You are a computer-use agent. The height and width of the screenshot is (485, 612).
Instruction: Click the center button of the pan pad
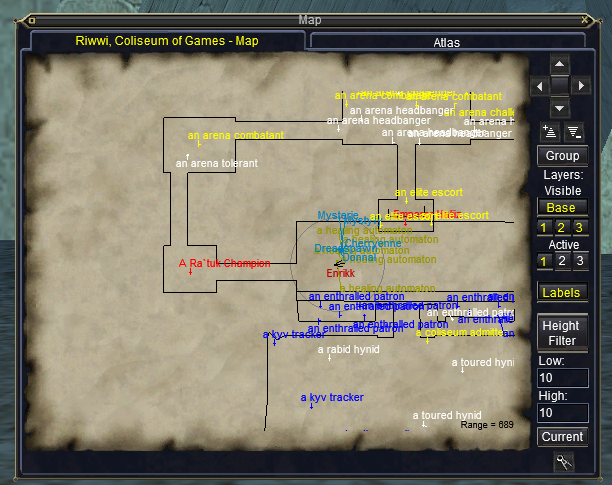560,86
